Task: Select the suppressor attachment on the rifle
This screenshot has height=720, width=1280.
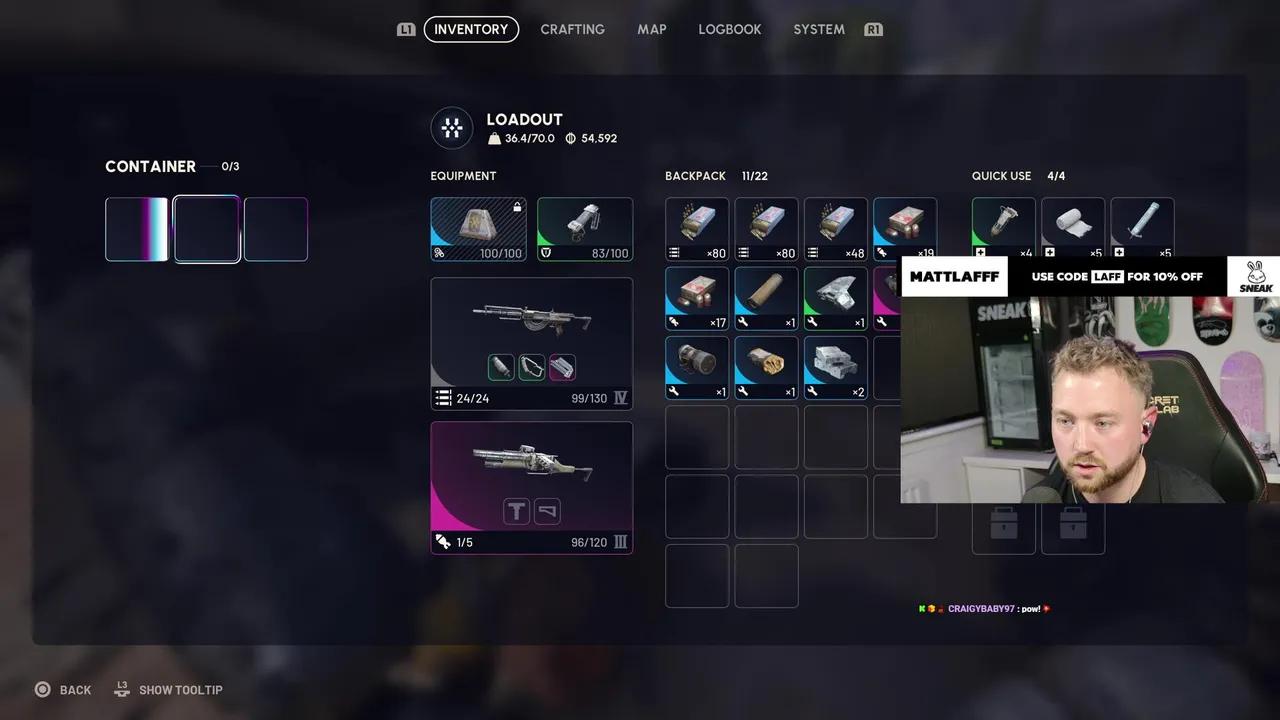Action: (x=501, y=367)
